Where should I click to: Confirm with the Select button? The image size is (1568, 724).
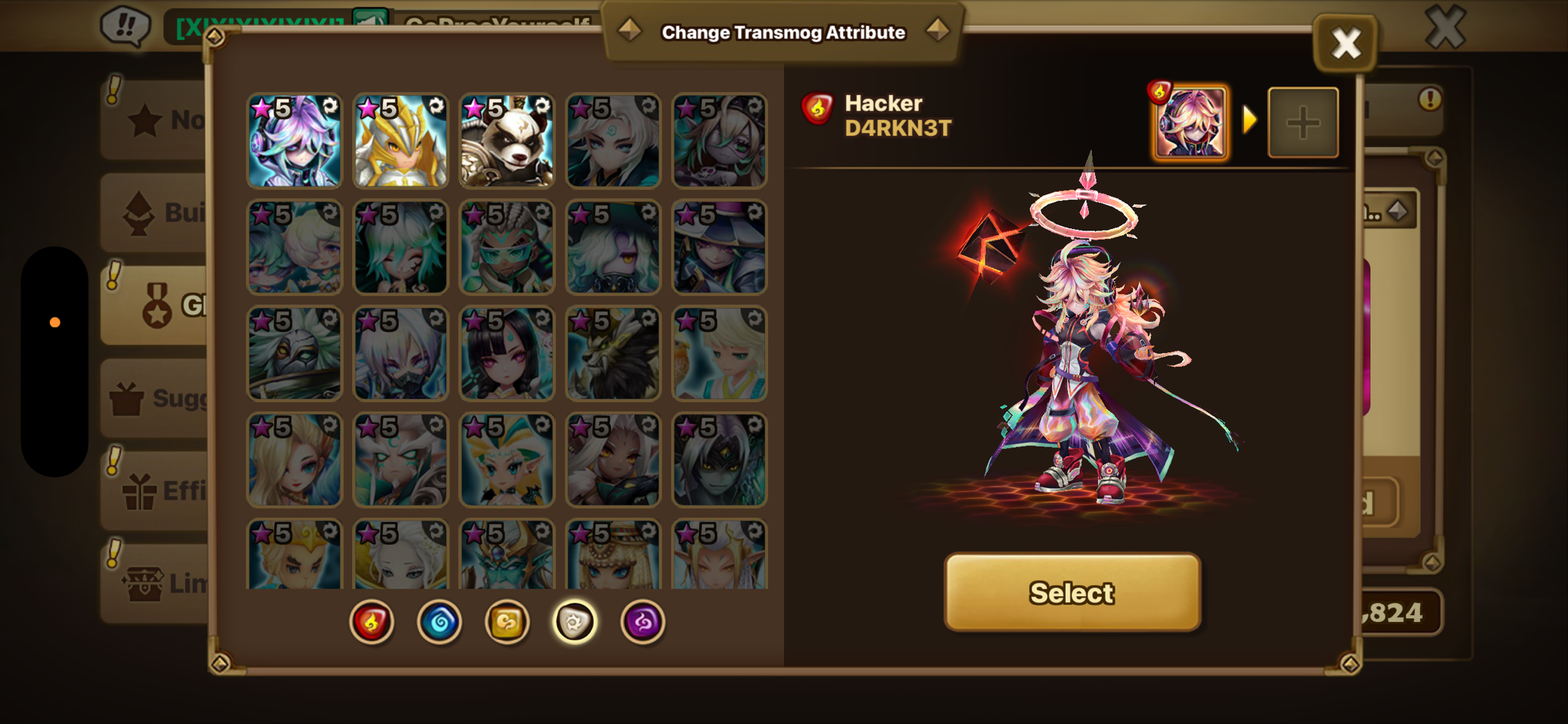pos(1072,592)
